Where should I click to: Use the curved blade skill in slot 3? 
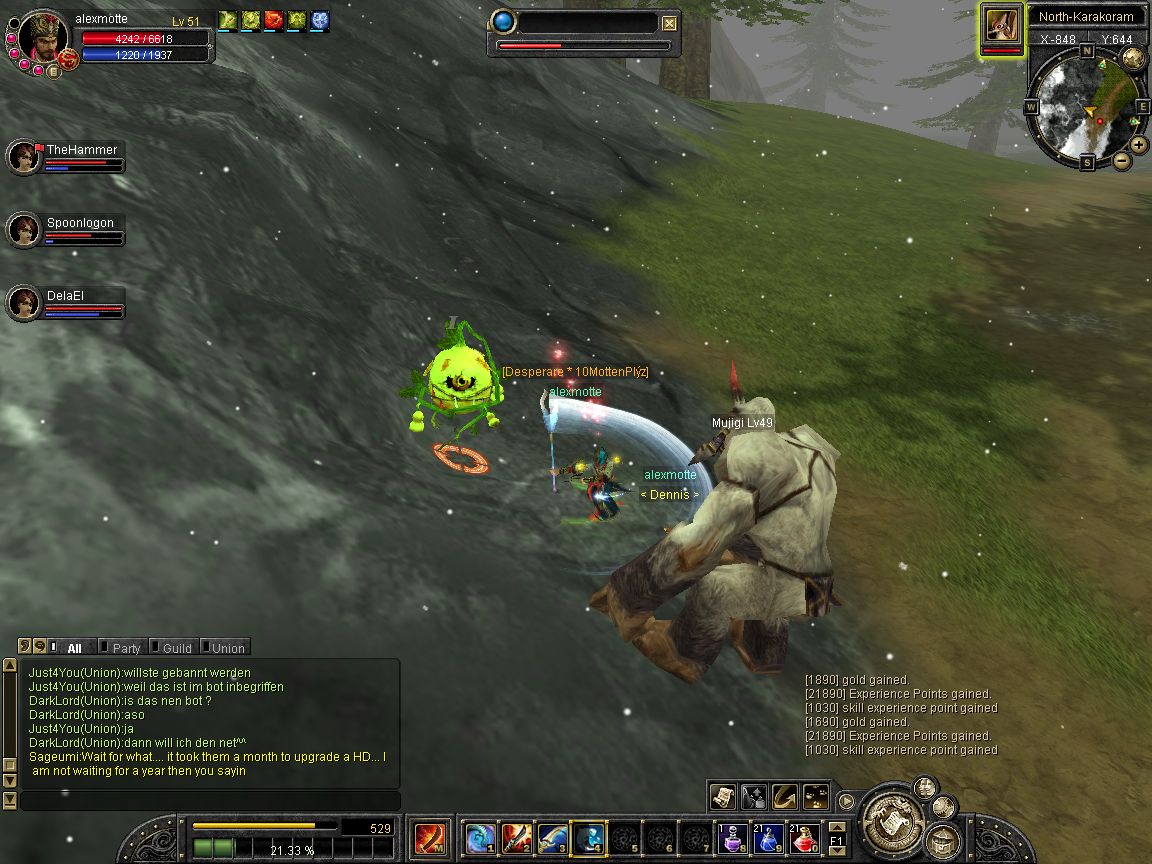point(553,838)
